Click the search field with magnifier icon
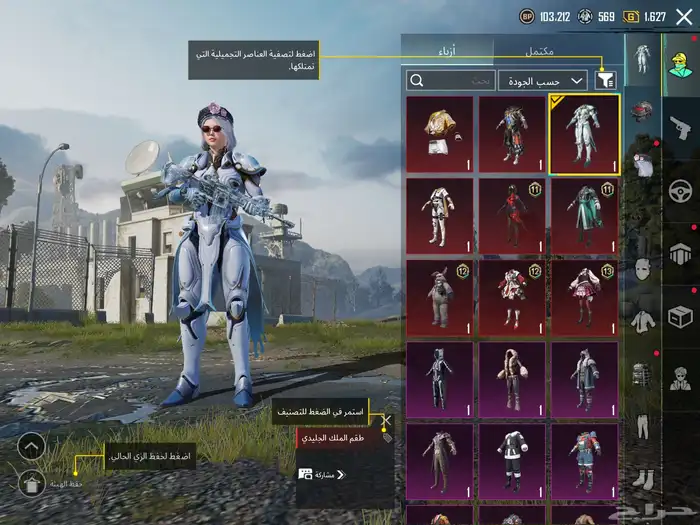This screenshot has height=525, width=700. click(x=450, y=81)
